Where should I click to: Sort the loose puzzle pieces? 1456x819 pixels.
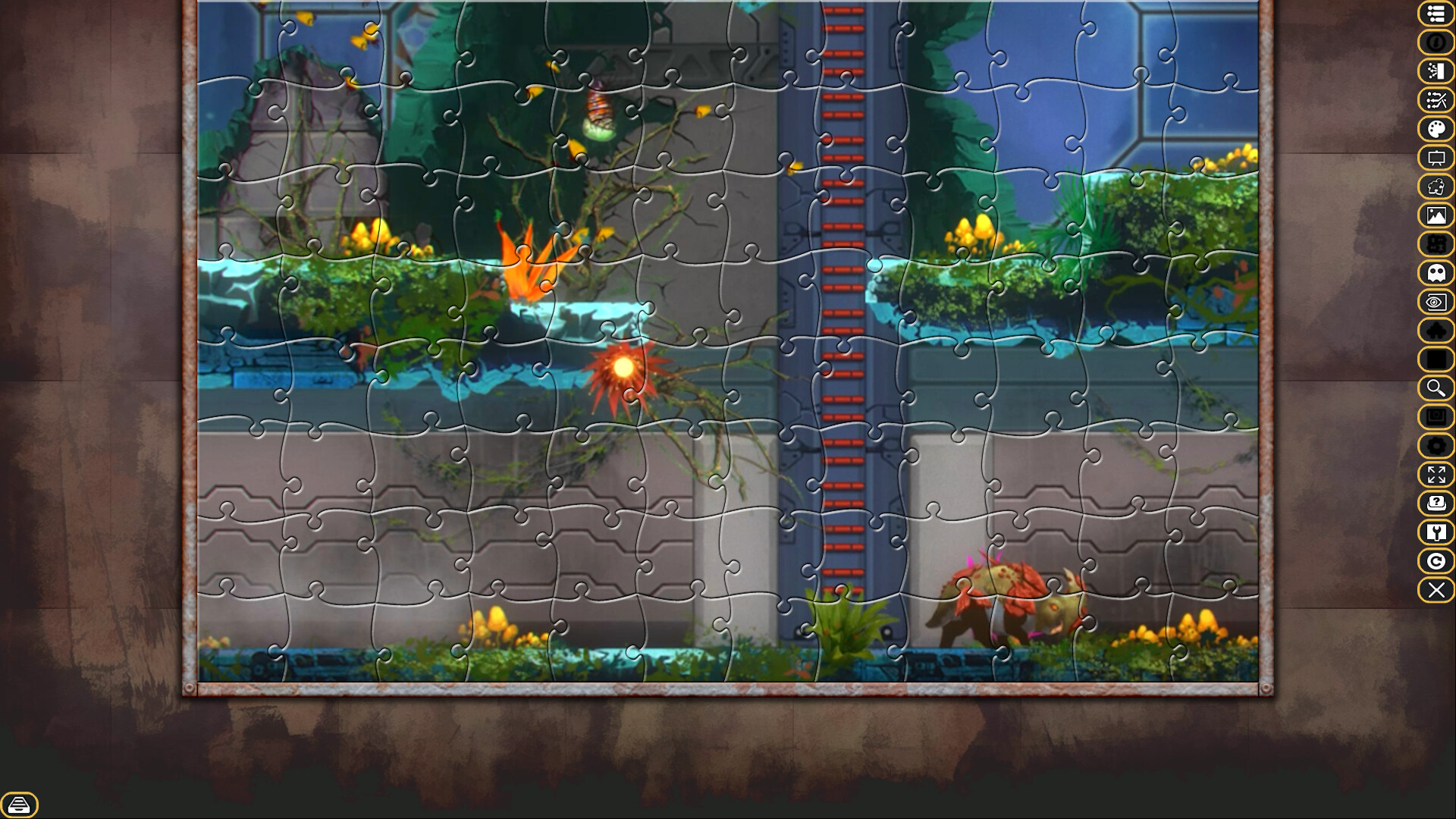(x=1436, y=72)
